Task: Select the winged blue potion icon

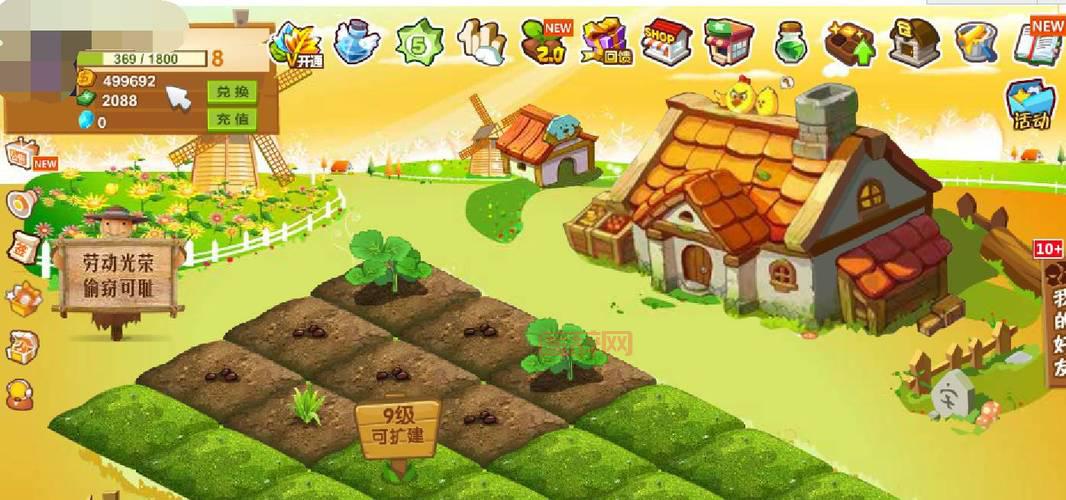Action: click(x=356, y=42)
